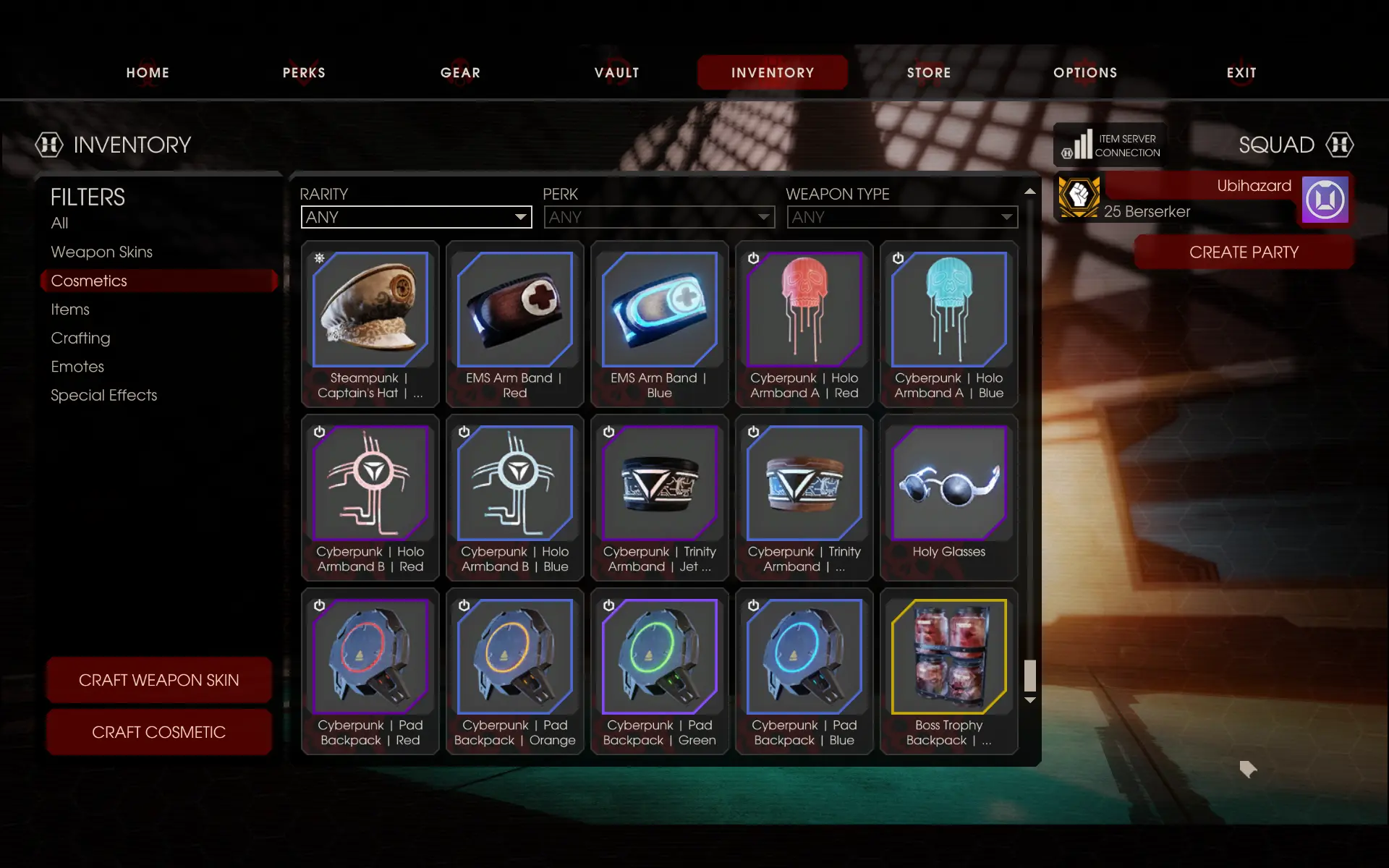Viewport: 1389px width, 868px height.
Task: Switch to the Perks menu
Action: (x=304, y=72)
